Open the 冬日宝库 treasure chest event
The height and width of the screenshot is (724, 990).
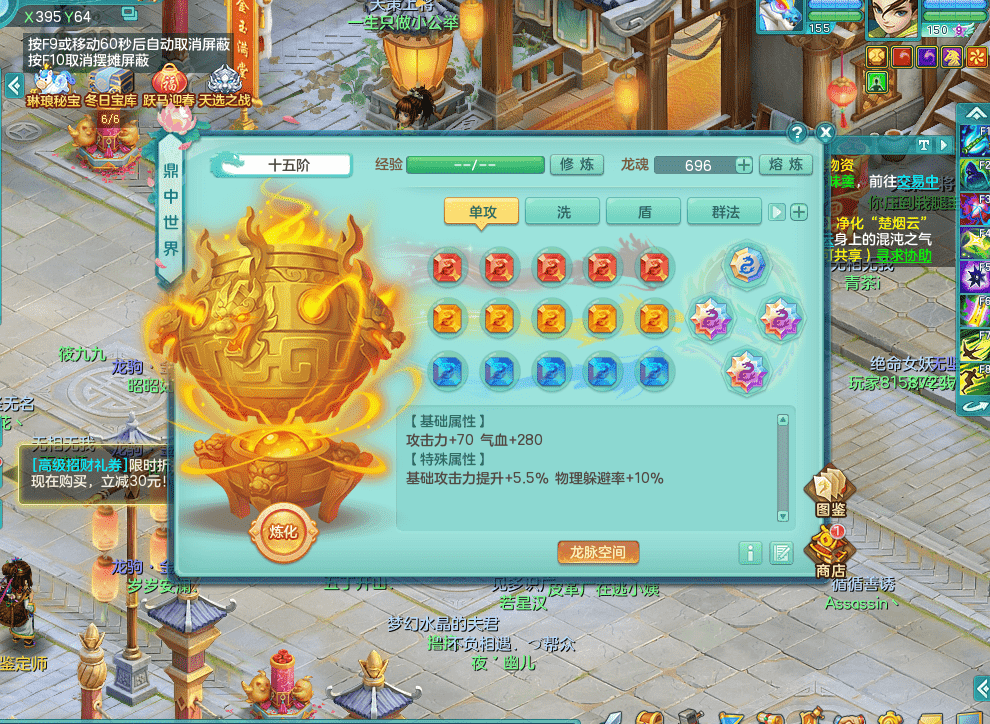pyautogui.click(x=111, y=84)
